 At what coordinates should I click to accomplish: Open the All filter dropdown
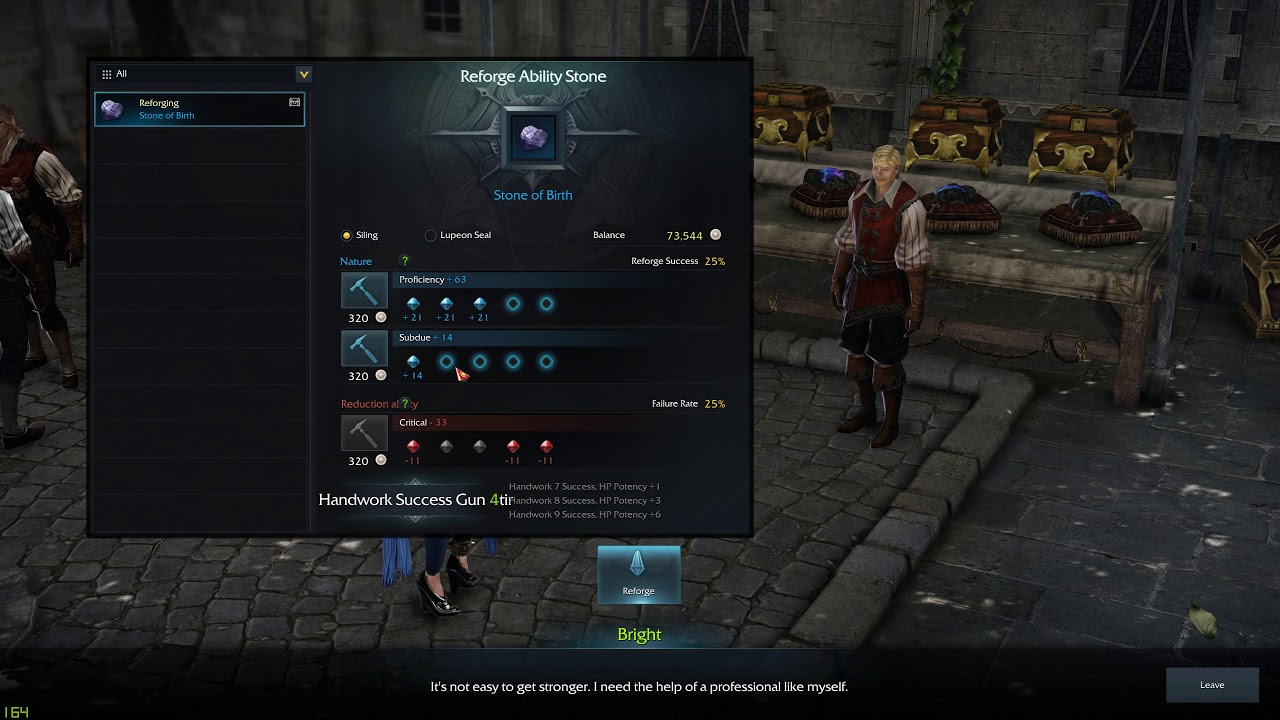[x=303, y=74]
